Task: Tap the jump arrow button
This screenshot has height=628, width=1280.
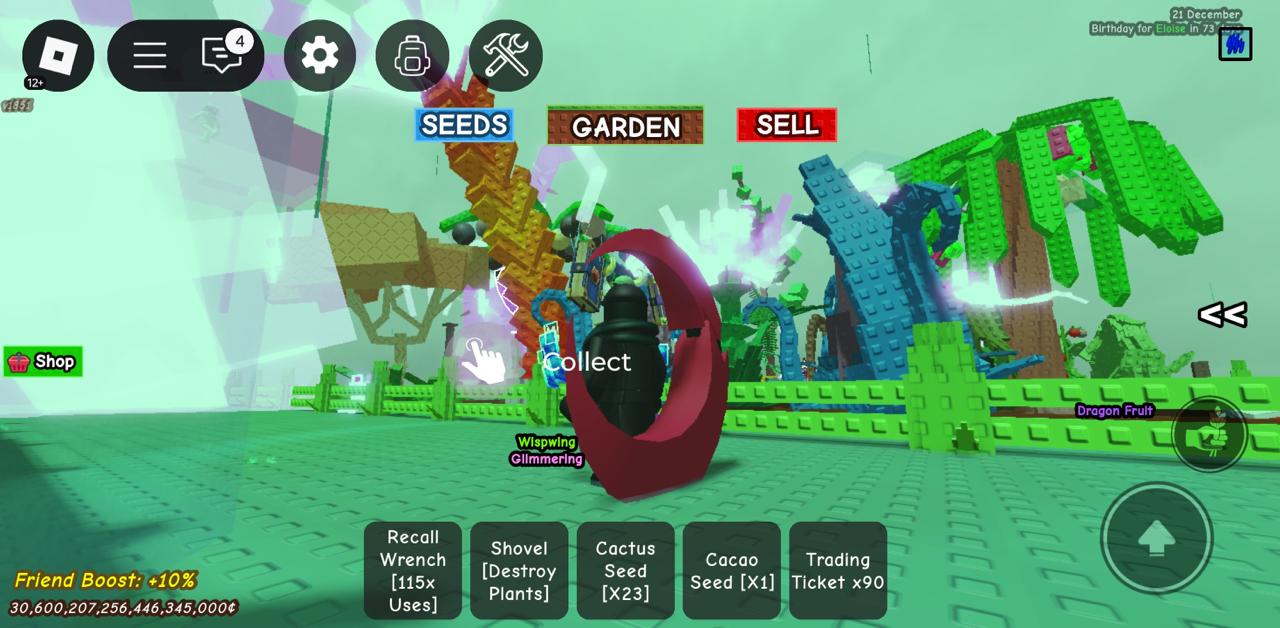Action: [1156, 538]
